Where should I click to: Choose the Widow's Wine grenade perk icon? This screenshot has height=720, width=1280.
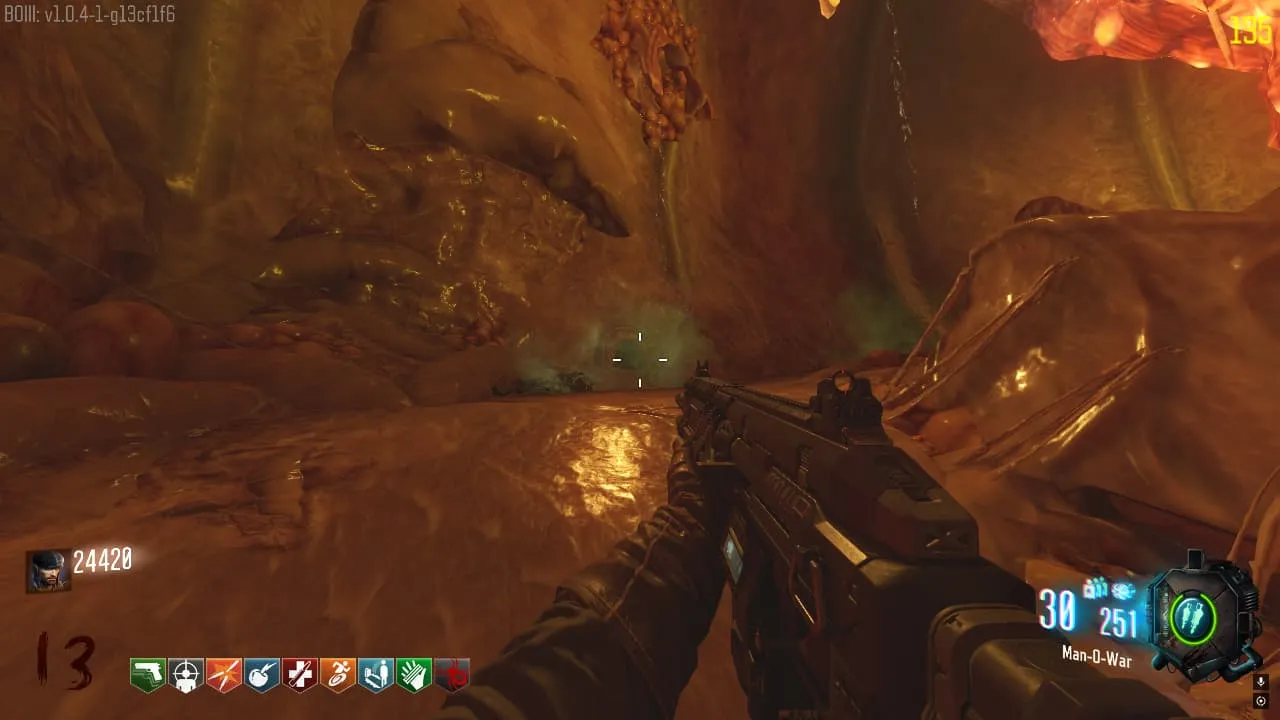[x=261, y=675]
